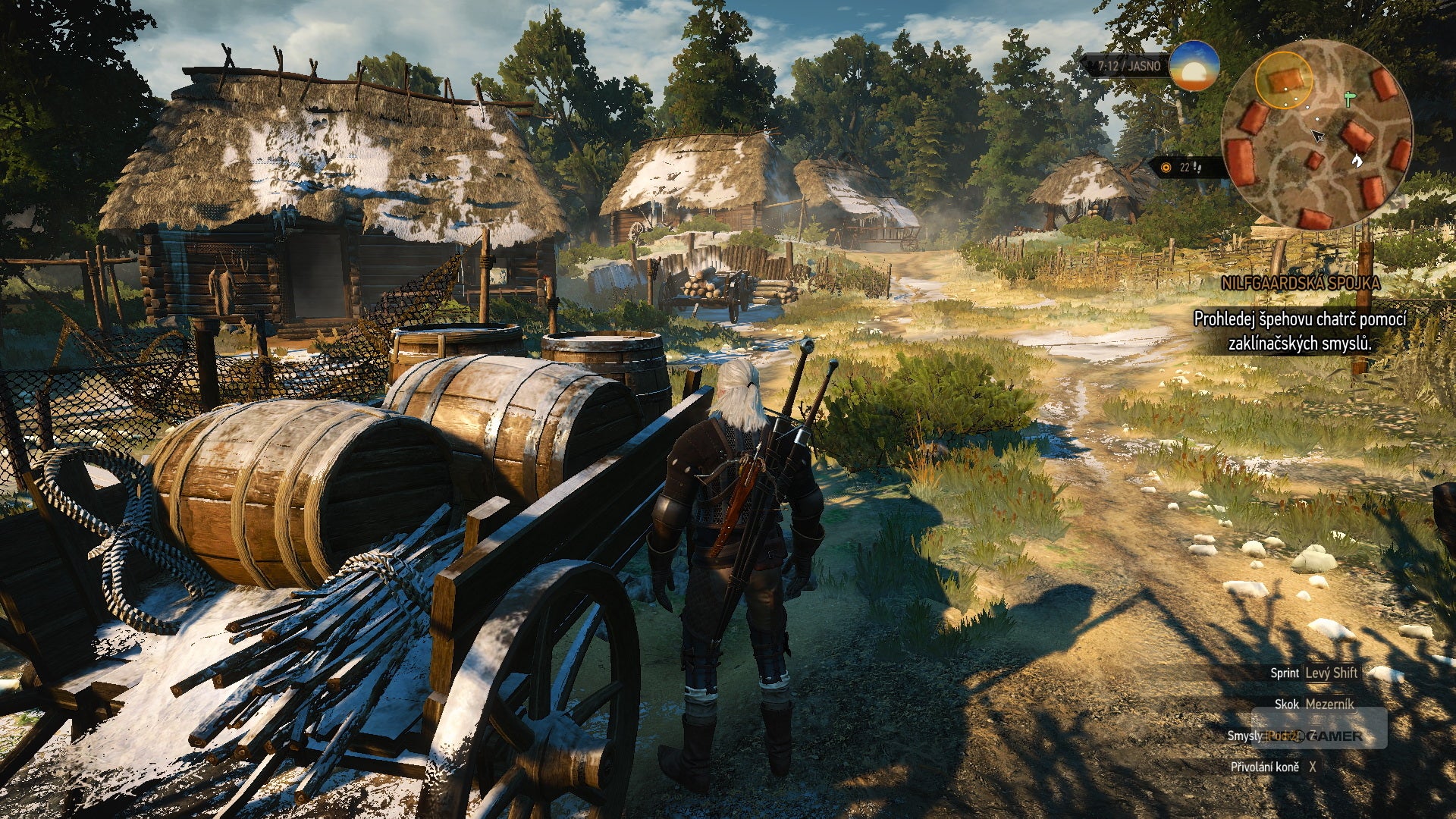1456x819 pixels.
Task: Click the green signpost marker on minimap
Action: 1349,98
